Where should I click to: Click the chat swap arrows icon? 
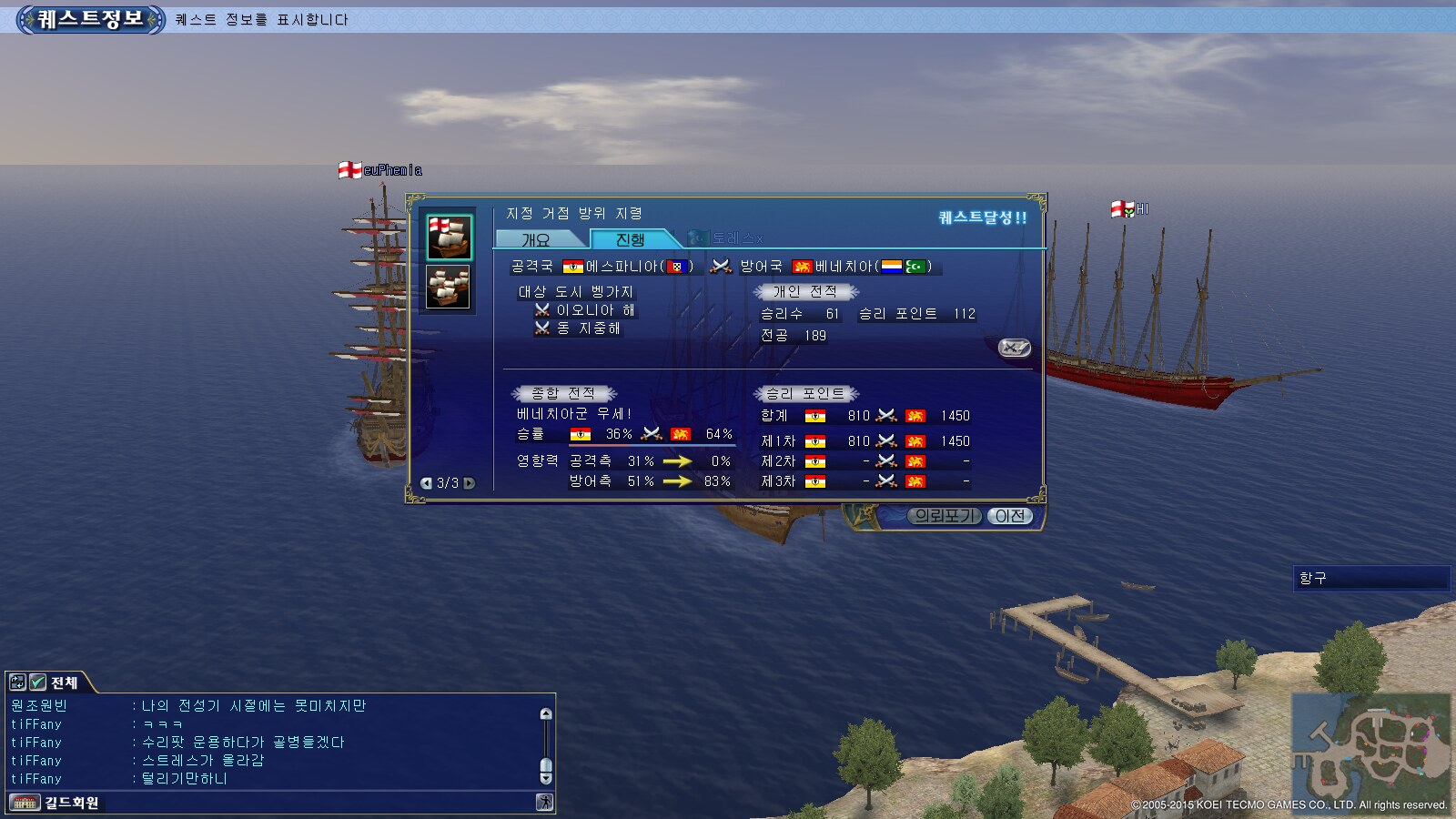(x=17, y=682)
